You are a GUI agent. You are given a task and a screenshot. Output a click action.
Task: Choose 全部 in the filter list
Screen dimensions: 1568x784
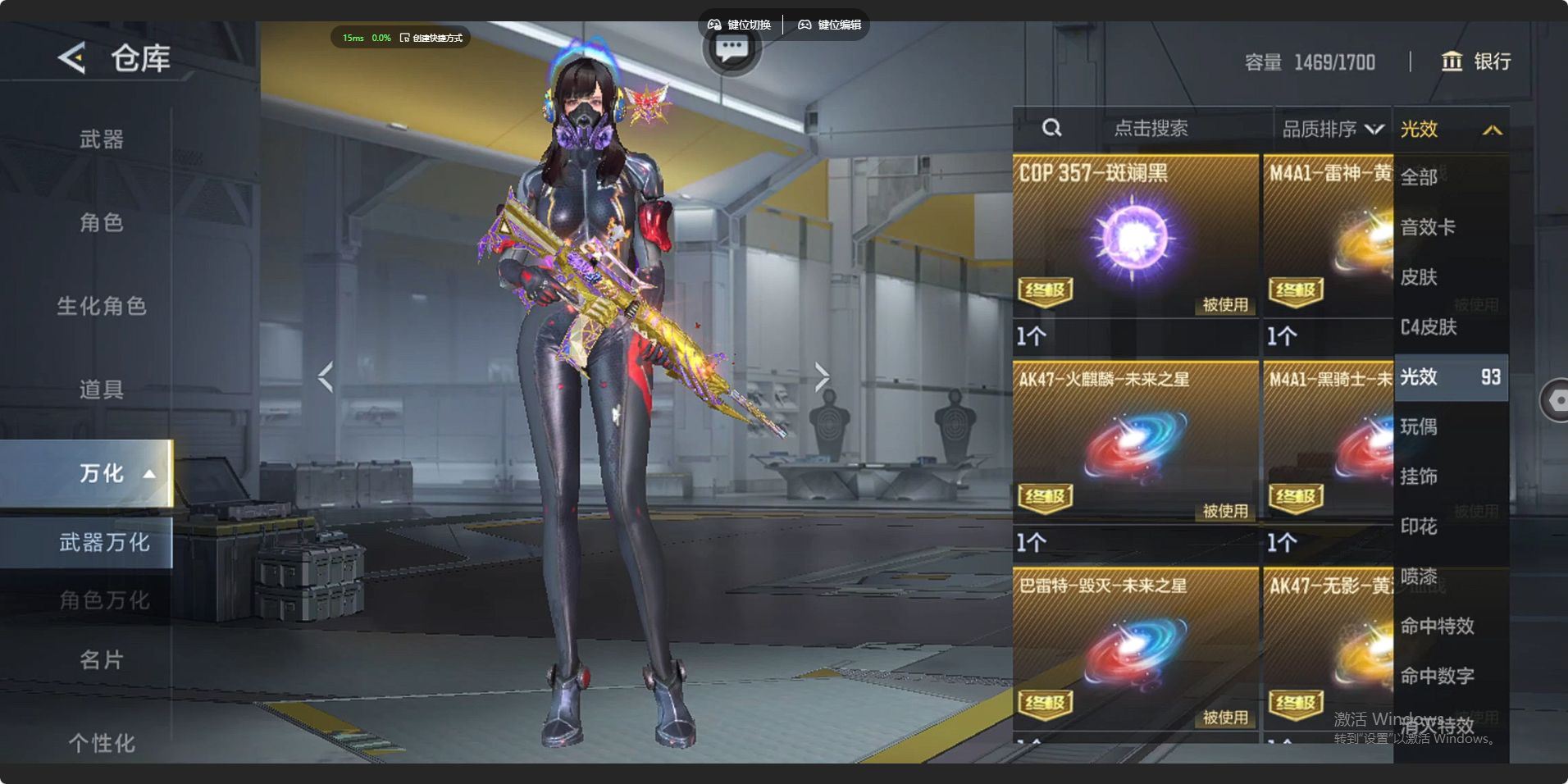[x=1420, y=177]
